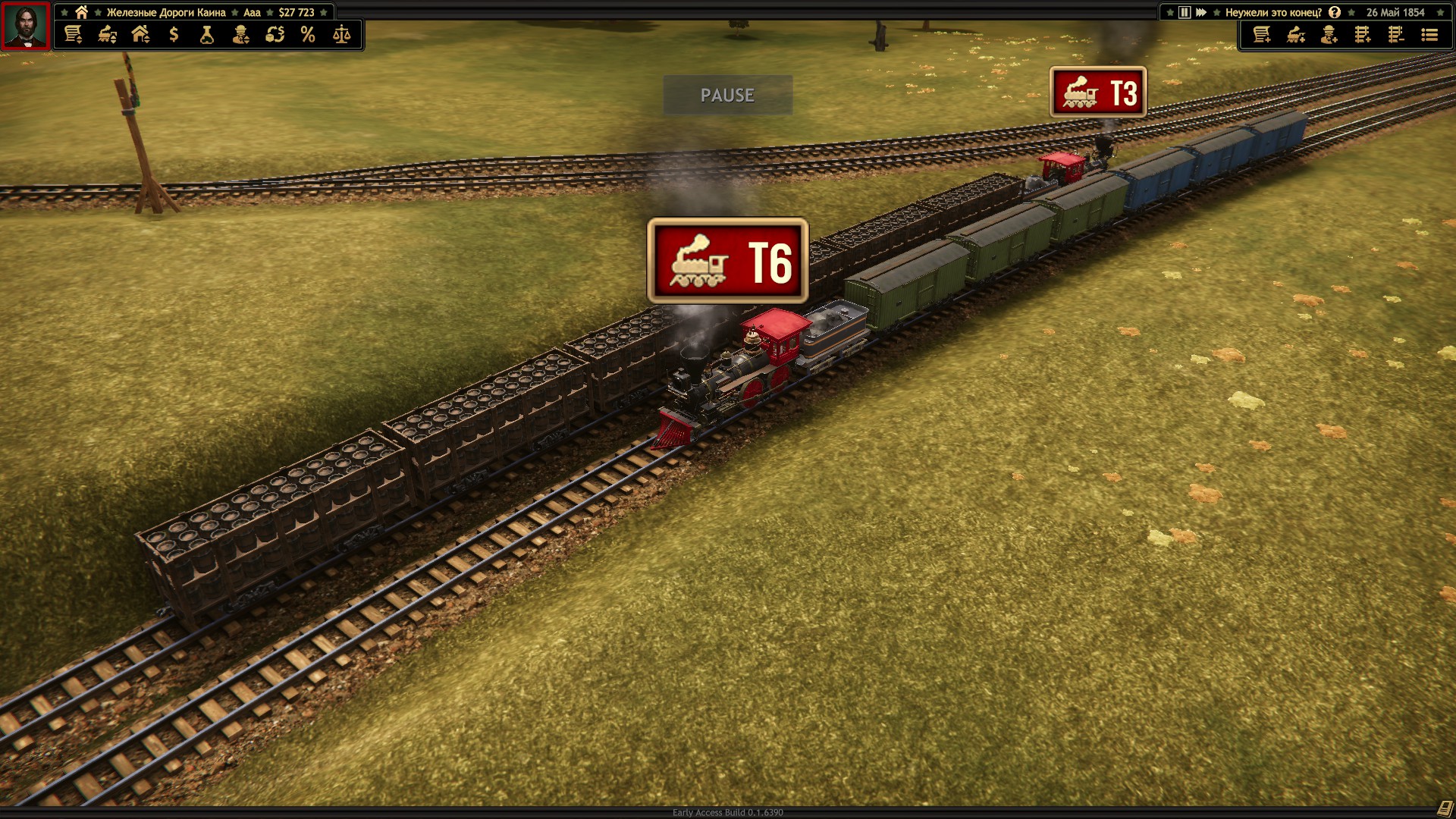The height and width of the screenshot is (819, 1456).
Task: Open the percent sign panel
Action: (x=308, y=34)
